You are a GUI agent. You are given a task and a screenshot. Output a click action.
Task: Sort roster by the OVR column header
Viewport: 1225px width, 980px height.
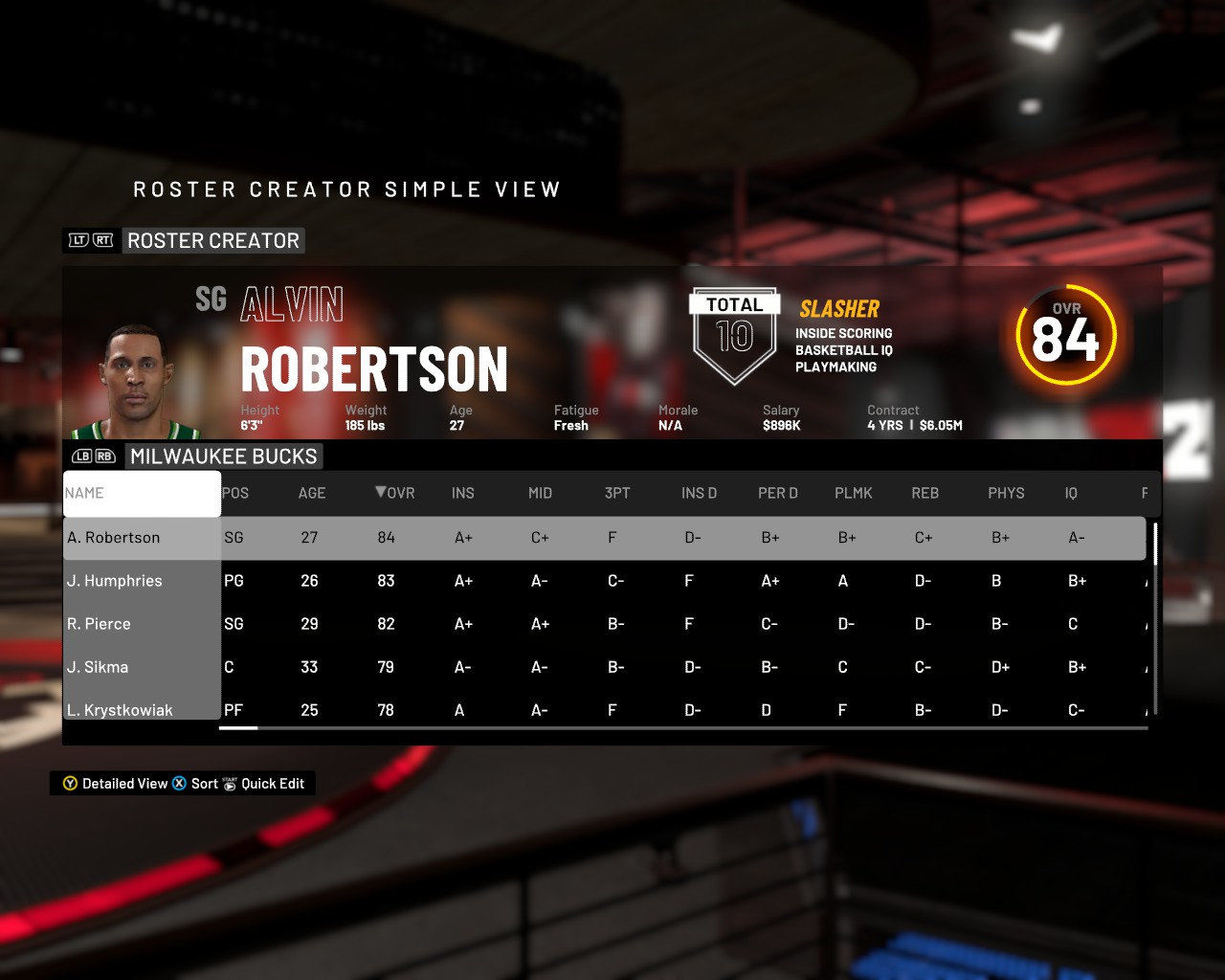point(395,493)
